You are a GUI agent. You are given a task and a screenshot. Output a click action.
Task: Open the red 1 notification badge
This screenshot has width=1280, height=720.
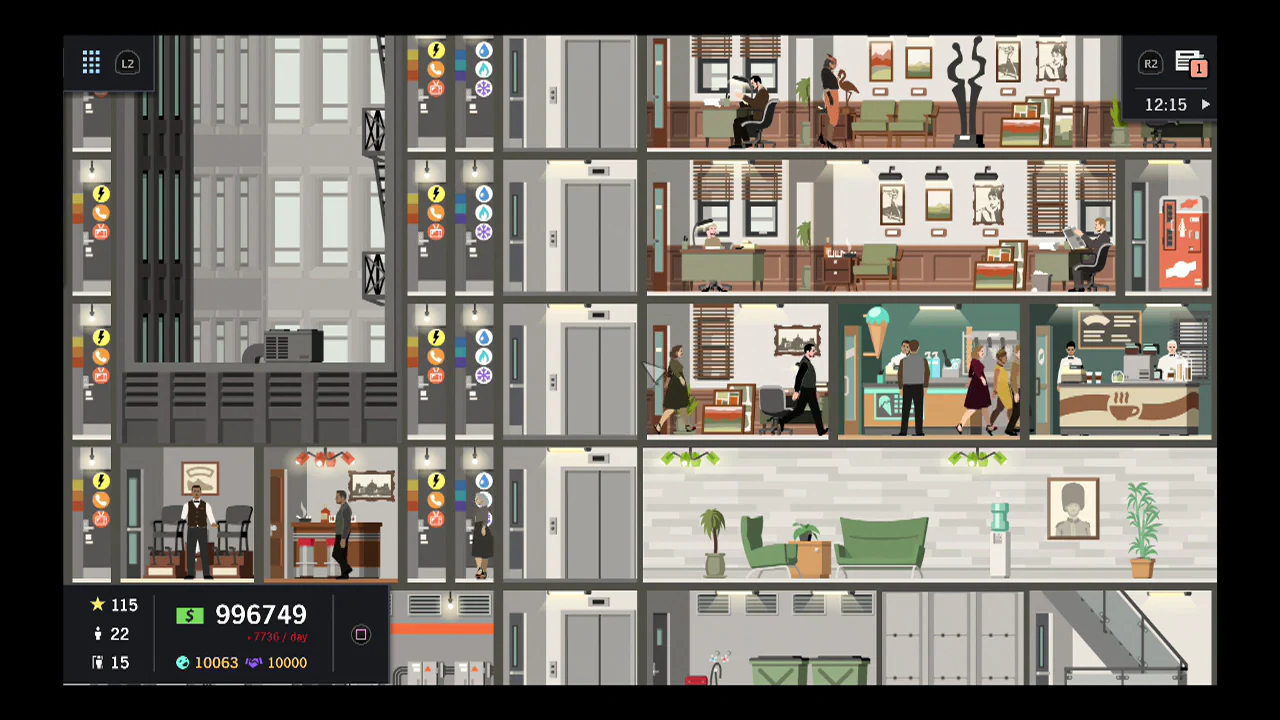point(1199,68)
